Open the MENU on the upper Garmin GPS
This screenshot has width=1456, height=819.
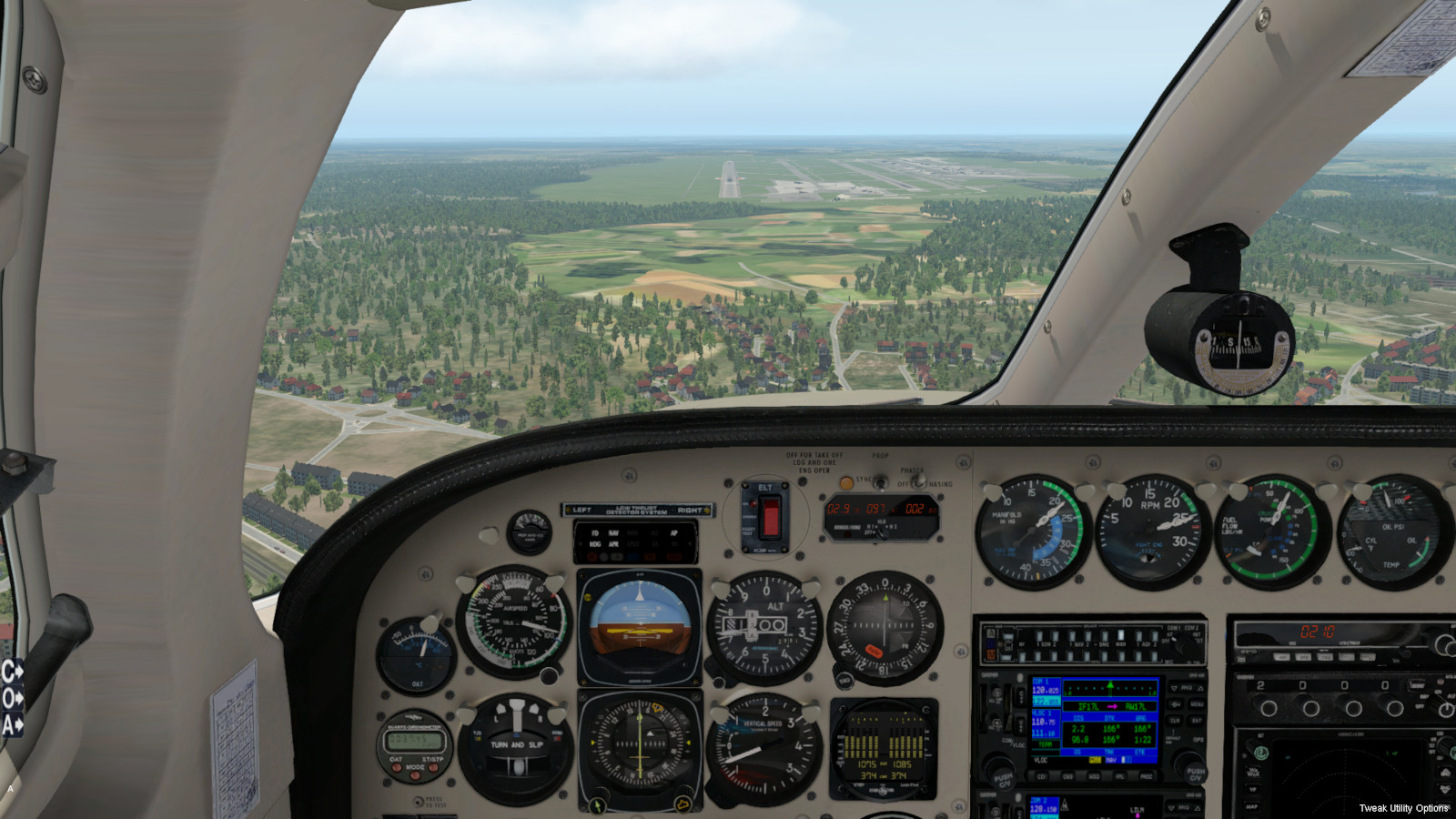[x=1197, y=704]
